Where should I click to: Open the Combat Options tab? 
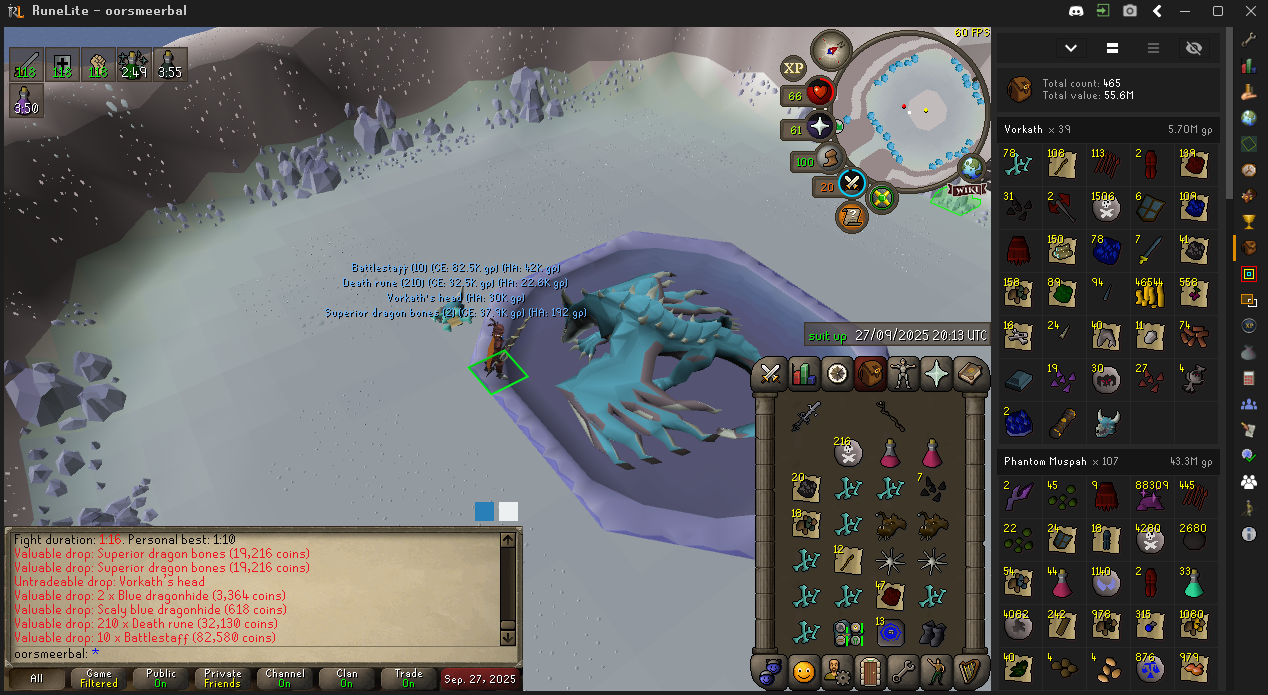(x=771, y=373)
